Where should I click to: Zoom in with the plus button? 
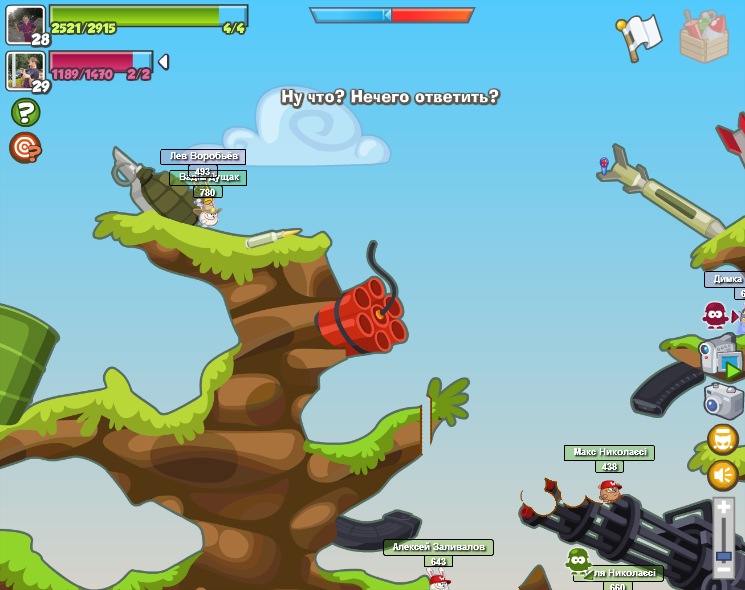click(723, 510)
